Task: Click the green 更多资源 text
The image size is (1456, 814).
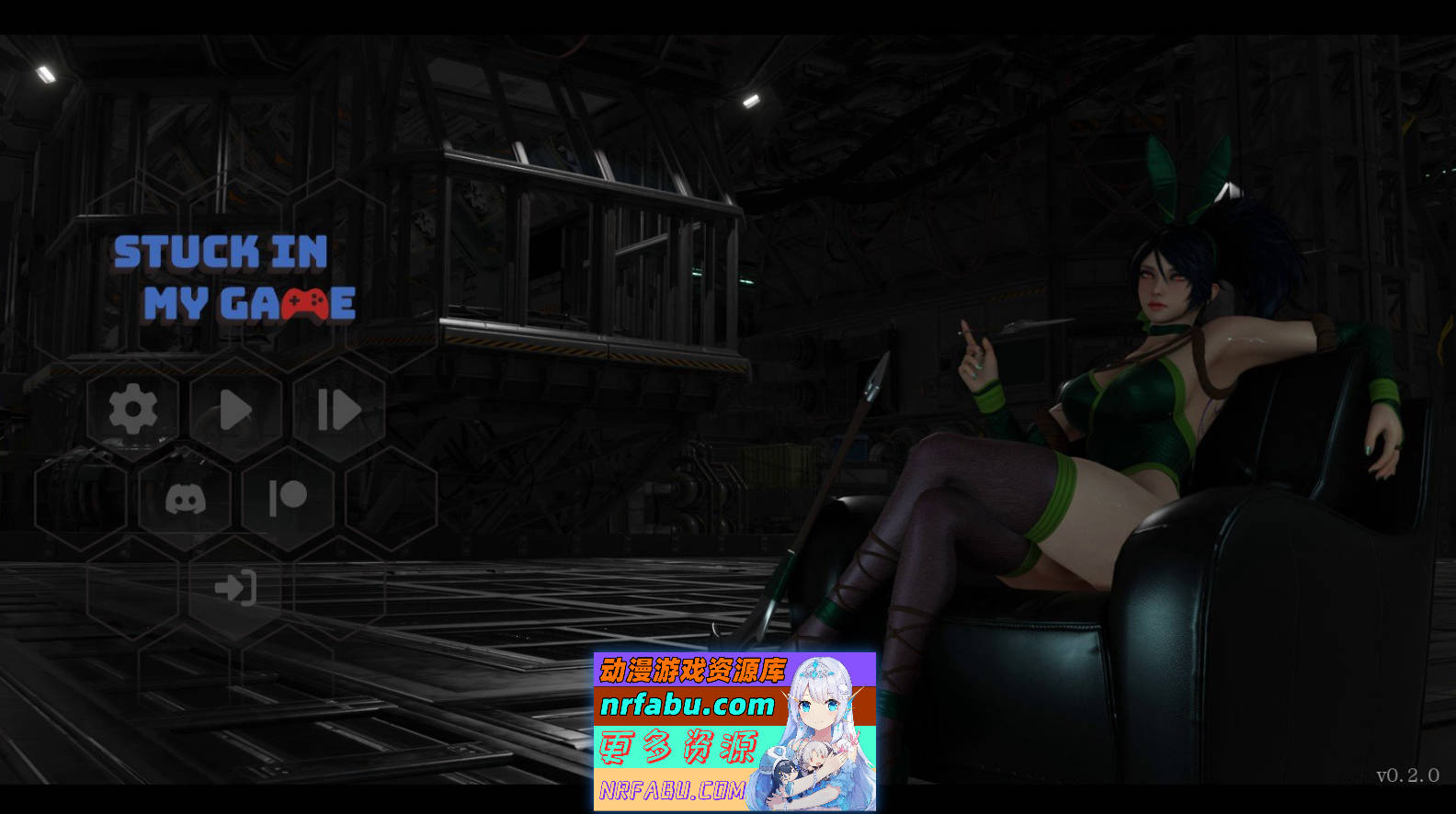Action: click(x=680, y=749)
